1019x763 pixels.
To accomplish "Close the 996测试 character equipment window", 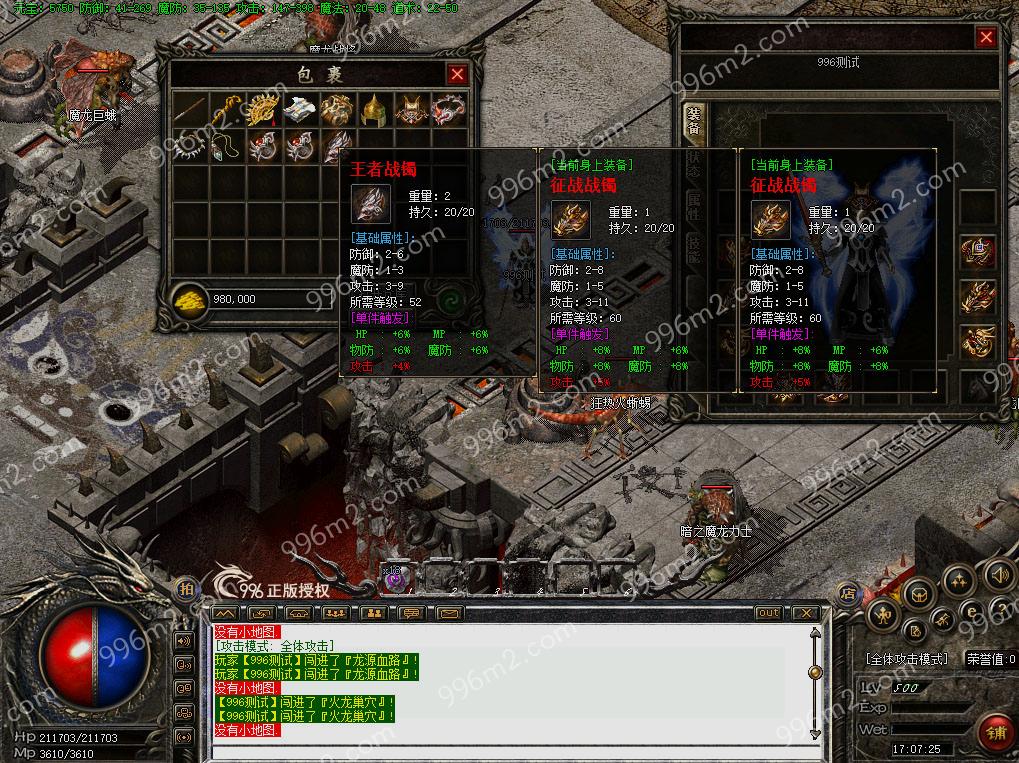I will click(986, 38).
